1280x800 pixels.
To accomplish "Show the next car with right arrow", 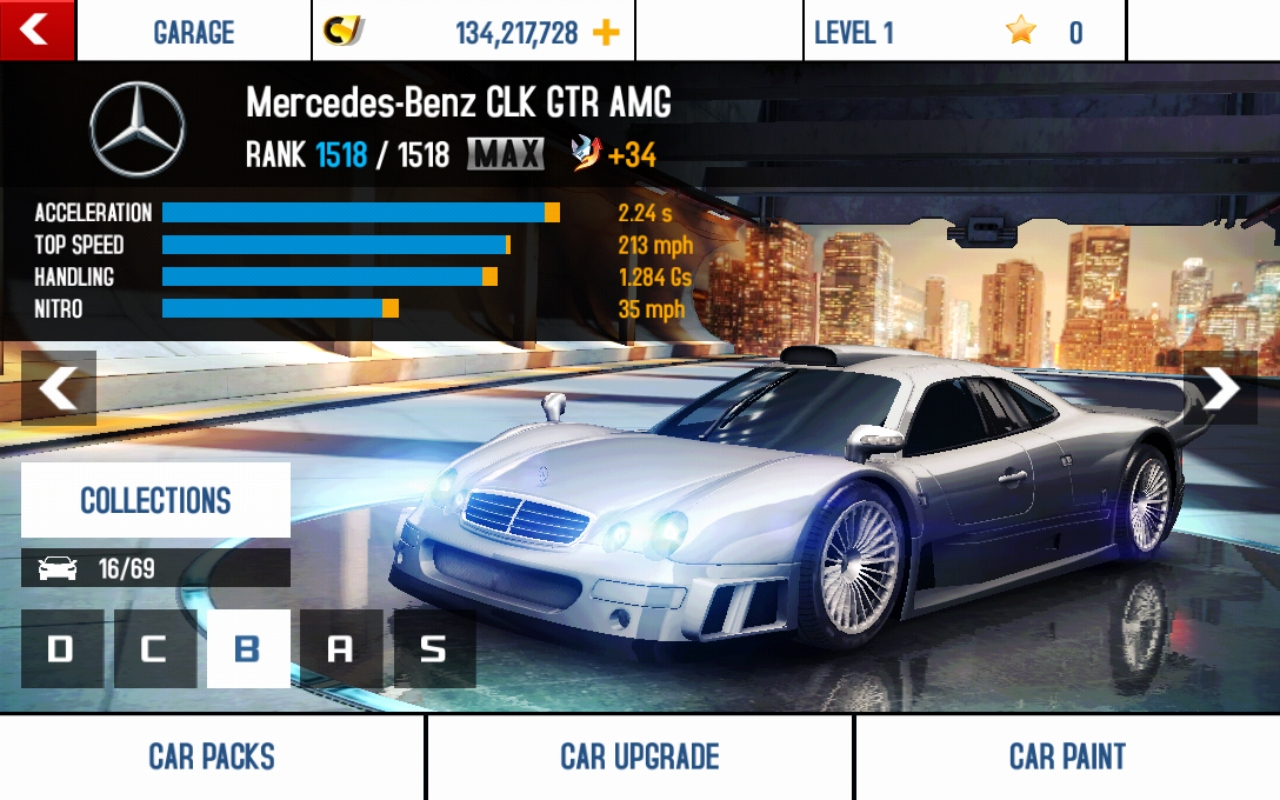I will click(1220, 388).
